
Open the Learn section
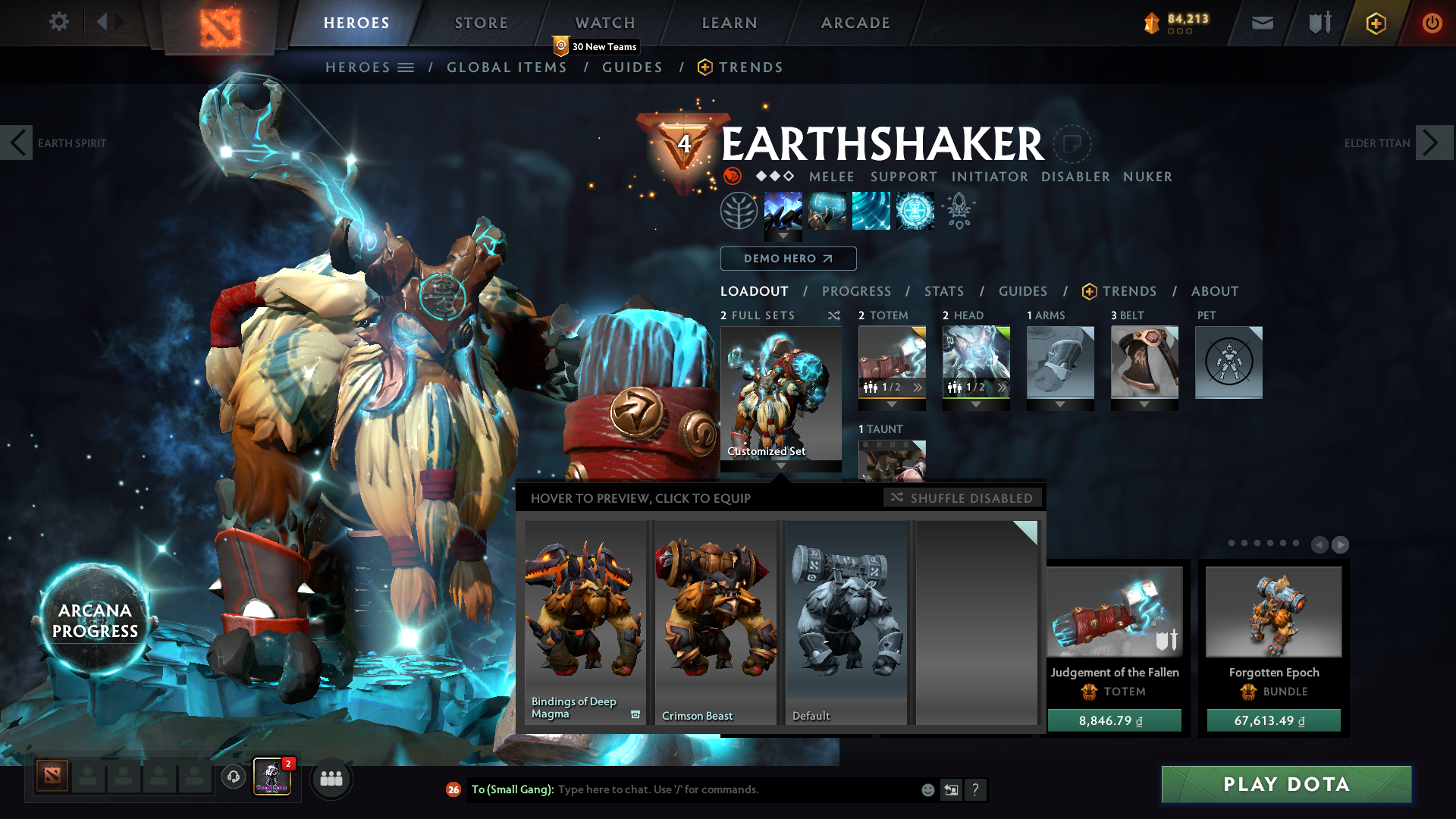(730, 23)
